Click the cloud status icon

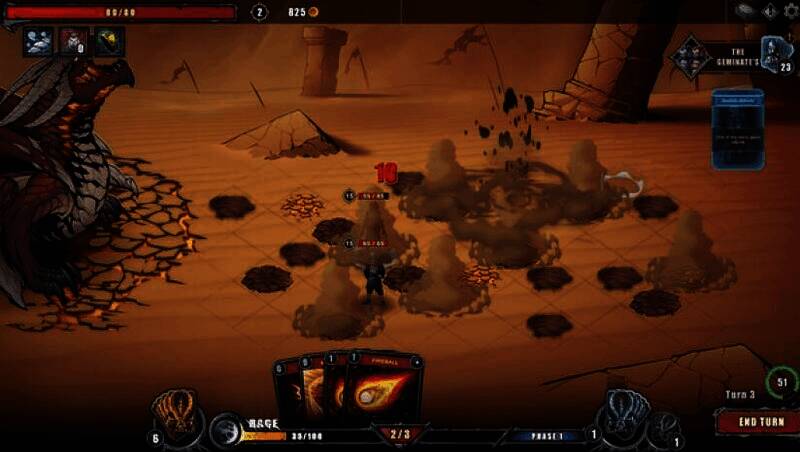[39, 41]
